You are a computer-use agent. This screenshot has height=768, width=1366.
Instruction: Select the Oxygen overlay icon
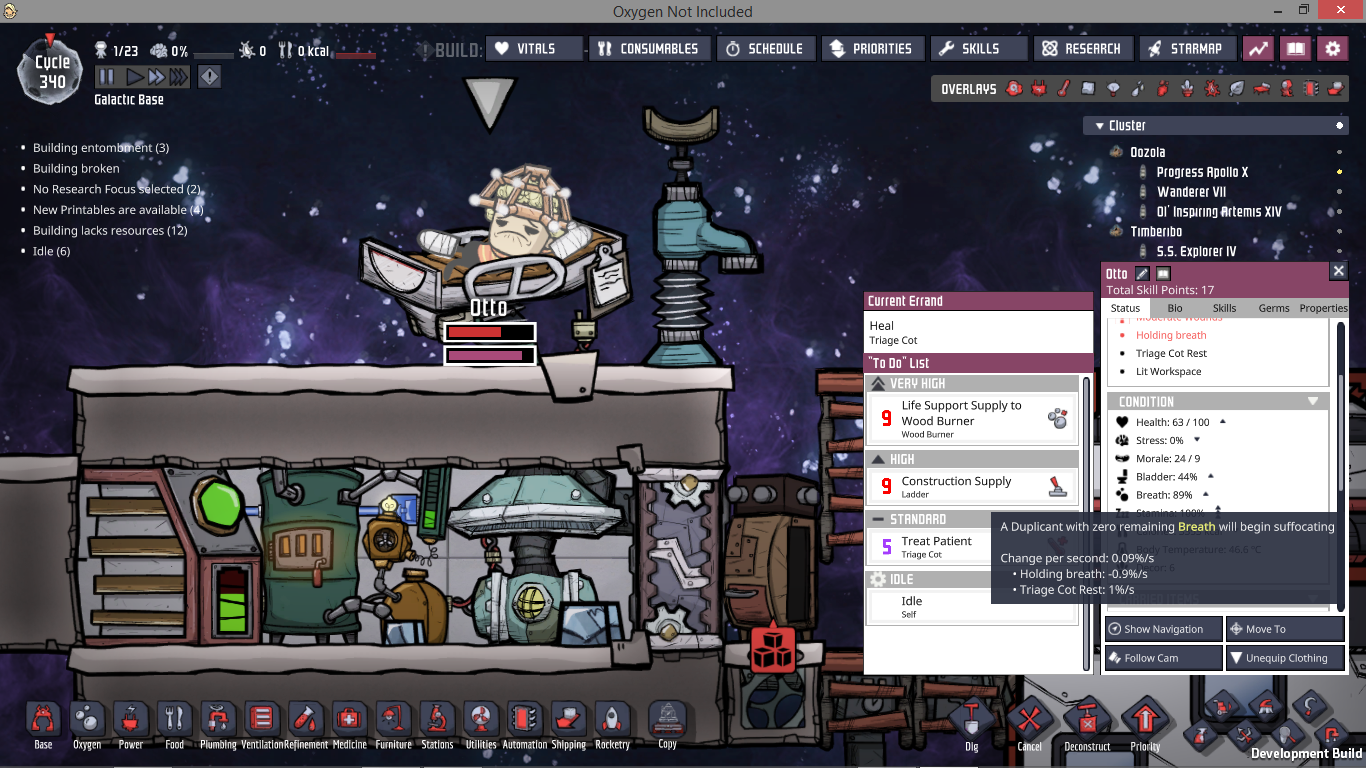1013,88
